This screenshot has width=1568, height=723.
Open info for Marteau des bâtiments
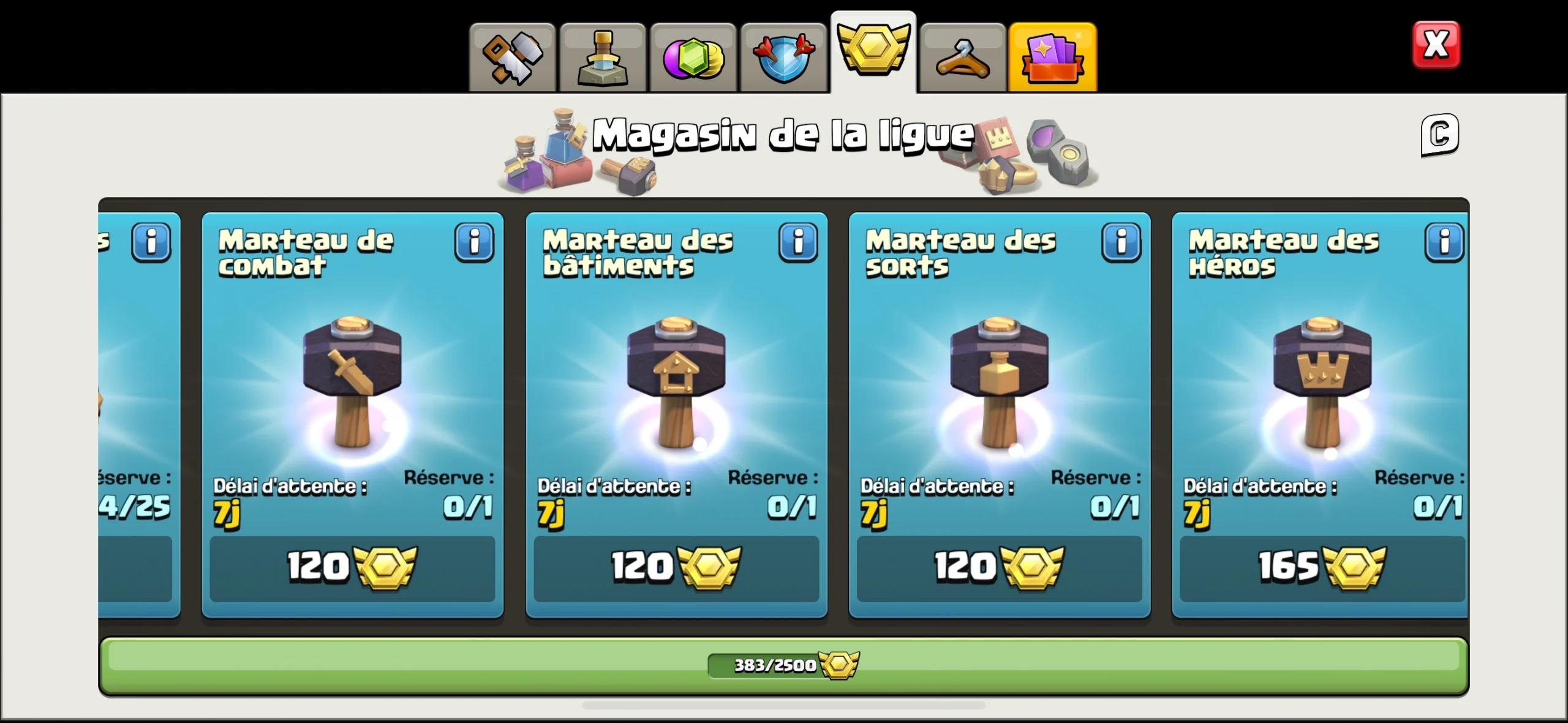coord(798,243)
